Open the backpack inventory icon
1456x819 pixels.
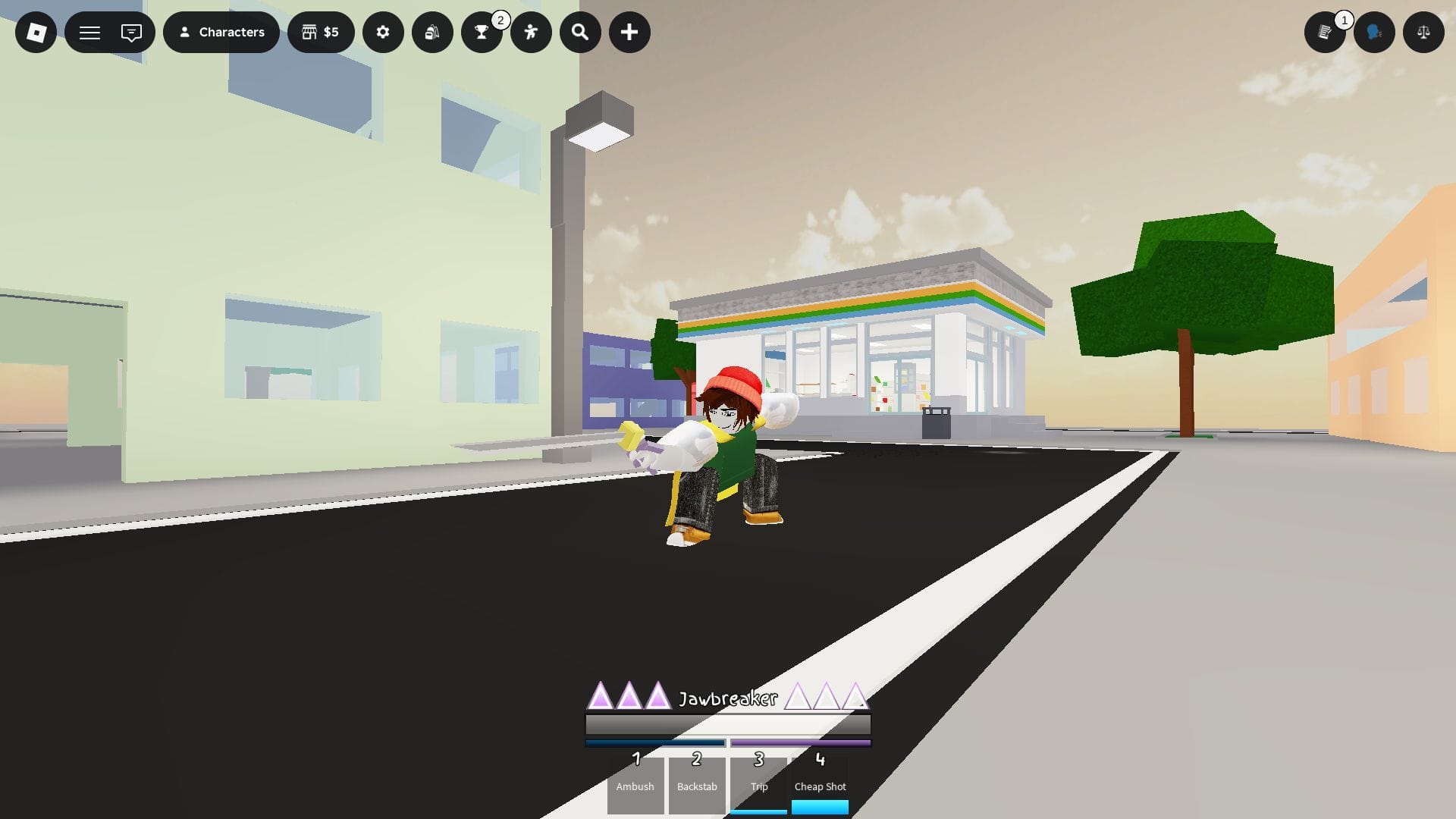(x=432, y=32)
